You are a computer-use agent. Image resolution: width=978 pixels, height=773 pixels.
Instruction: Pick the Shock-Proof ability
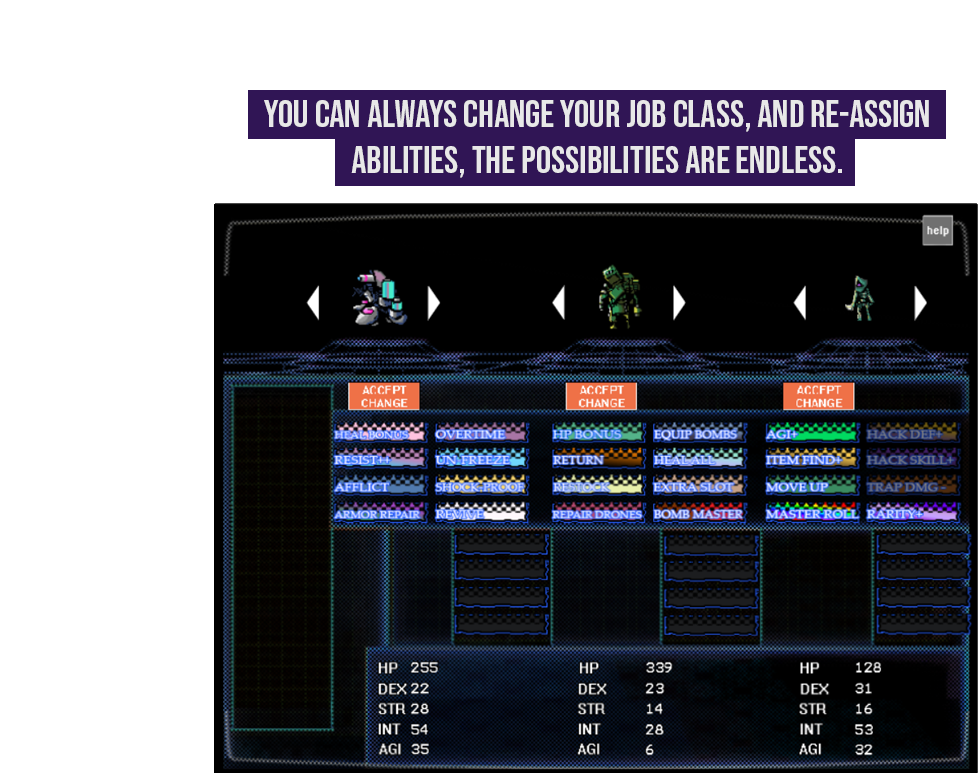pos(481,487)
